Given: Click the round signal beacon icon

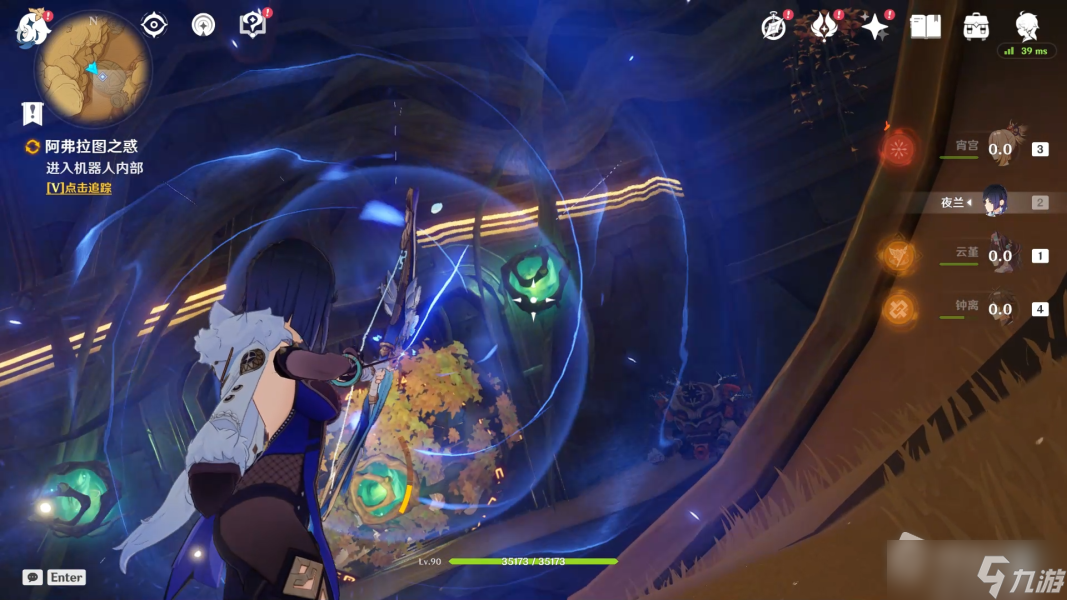Looking at the screenshot, I should [203, 25].
